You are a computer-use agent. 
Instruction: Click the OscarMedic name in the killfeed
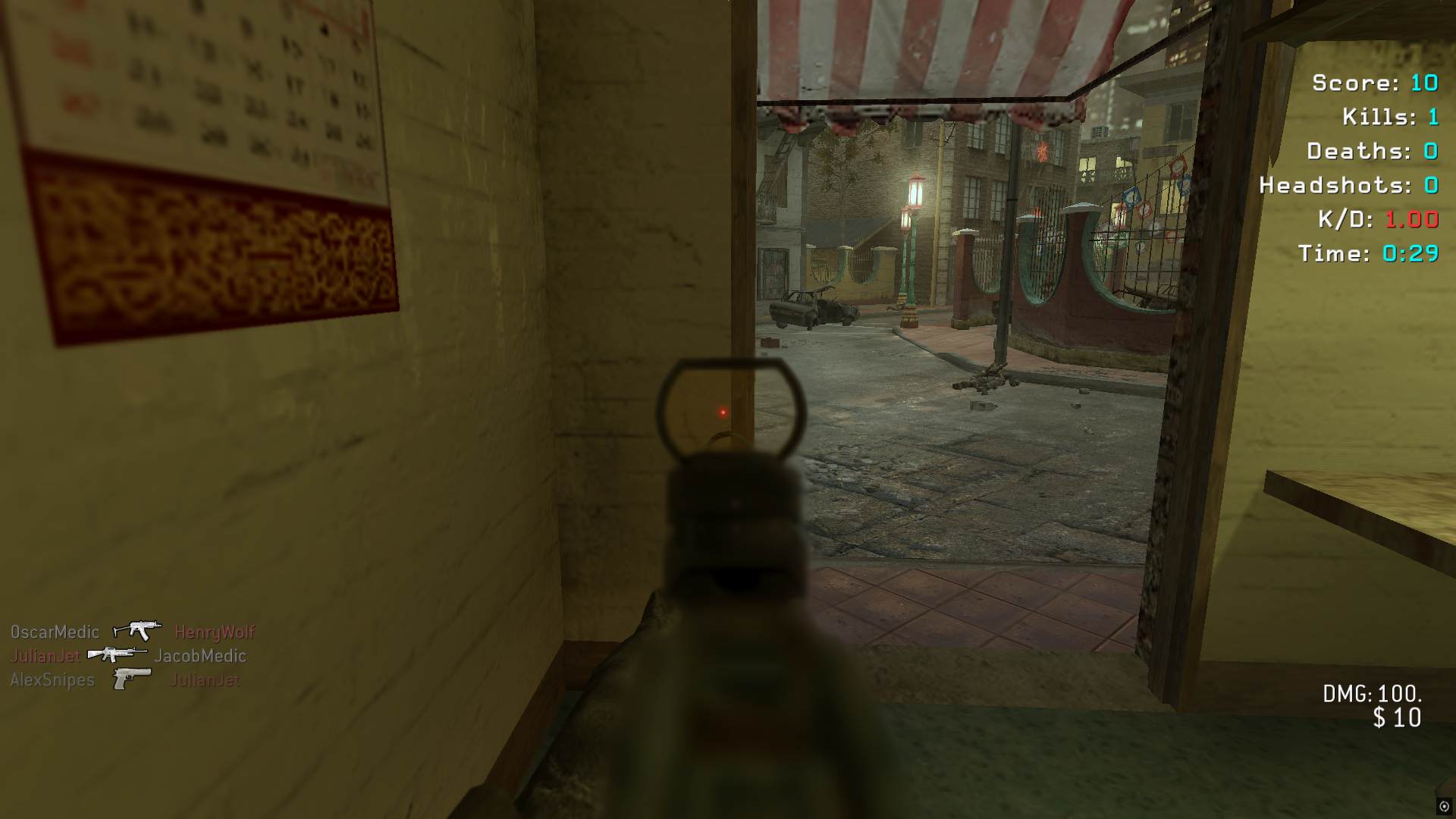(55, 632)
